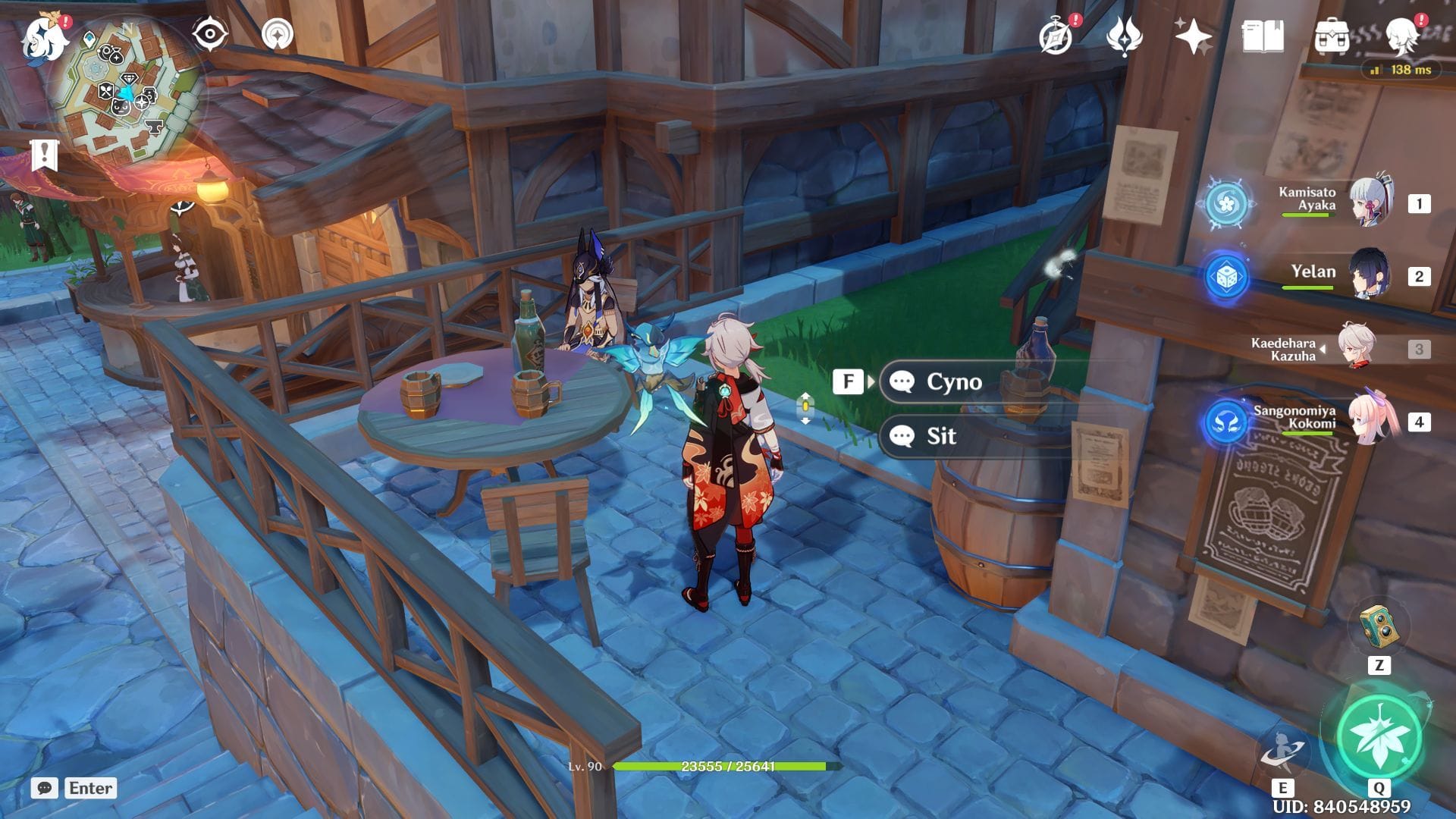Open the world map by clicking the minimap
Viewport: 1456px width, 819px height.
point(130,95)
